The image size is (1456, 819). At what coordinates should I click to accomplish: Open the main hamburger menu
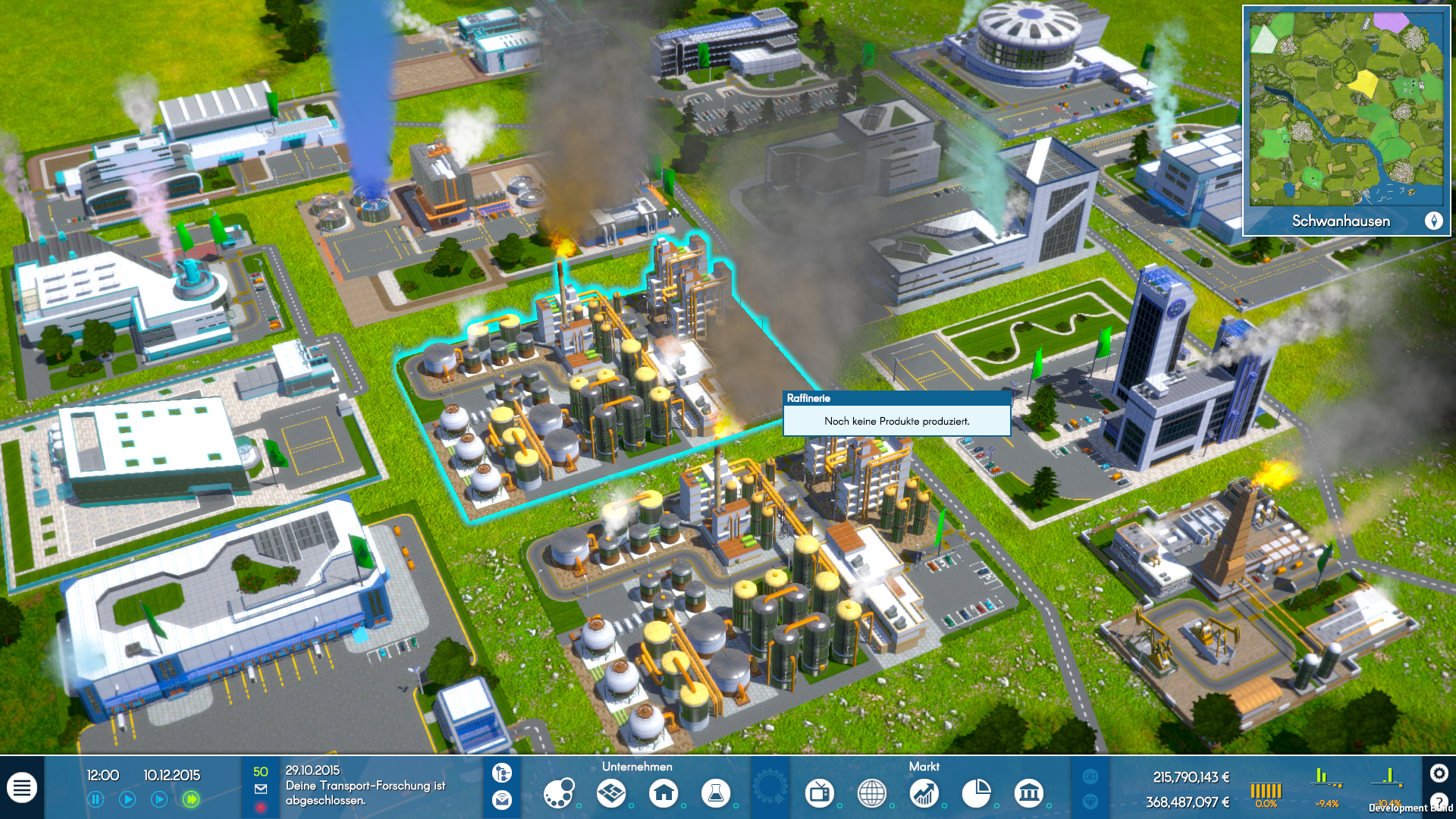[22, 789]
